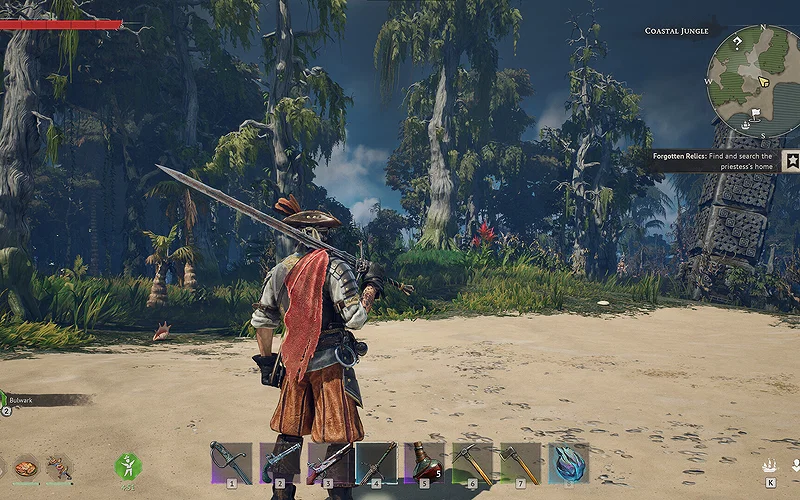Viewport: 800px width, 500px height.
Task: Equip the pickaxe tool in slot 6
Action: (x=472, y=462)
